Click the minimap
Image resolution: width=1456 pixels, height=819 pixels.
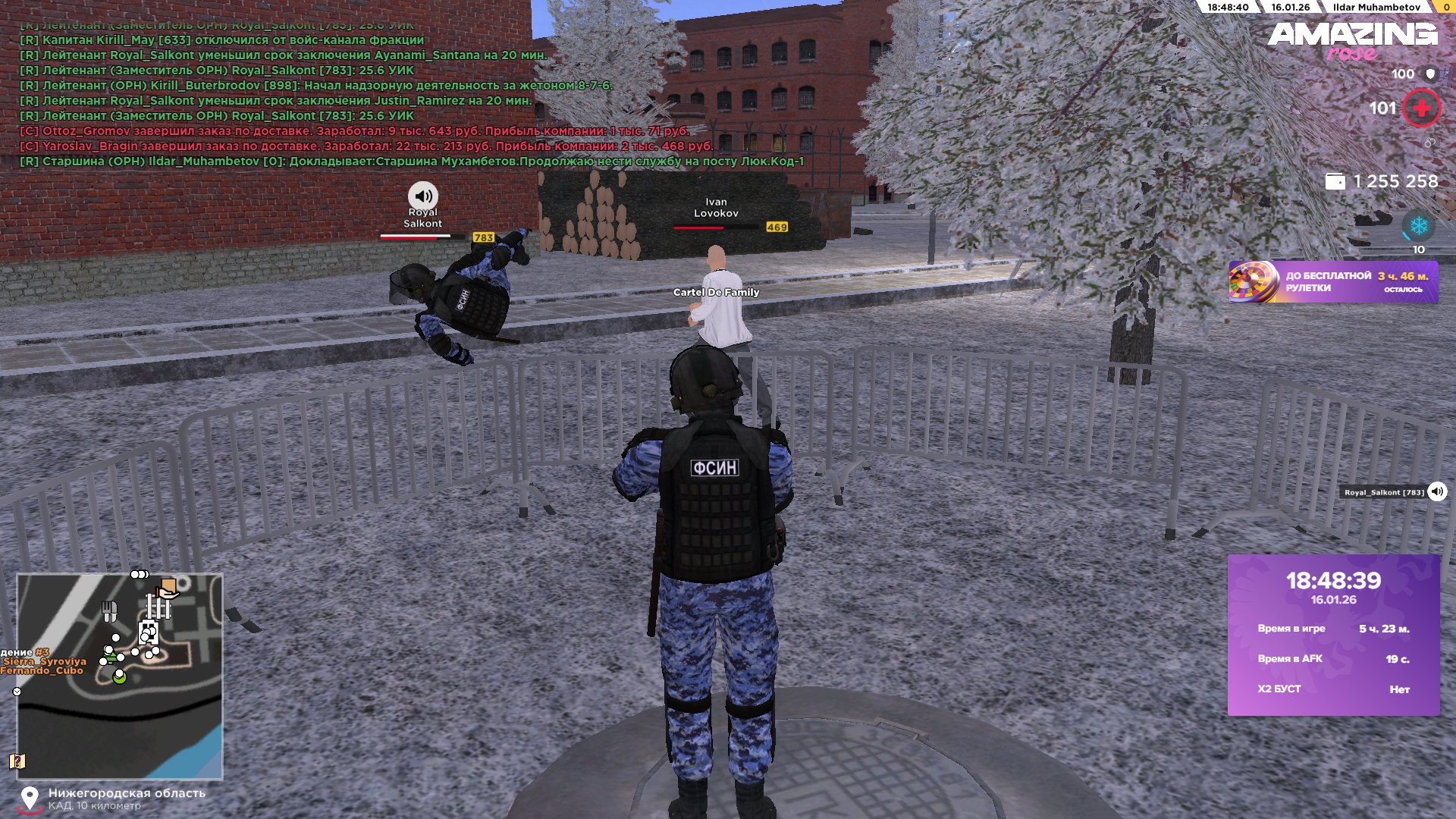pyautogui.click(x=120, y=676)
